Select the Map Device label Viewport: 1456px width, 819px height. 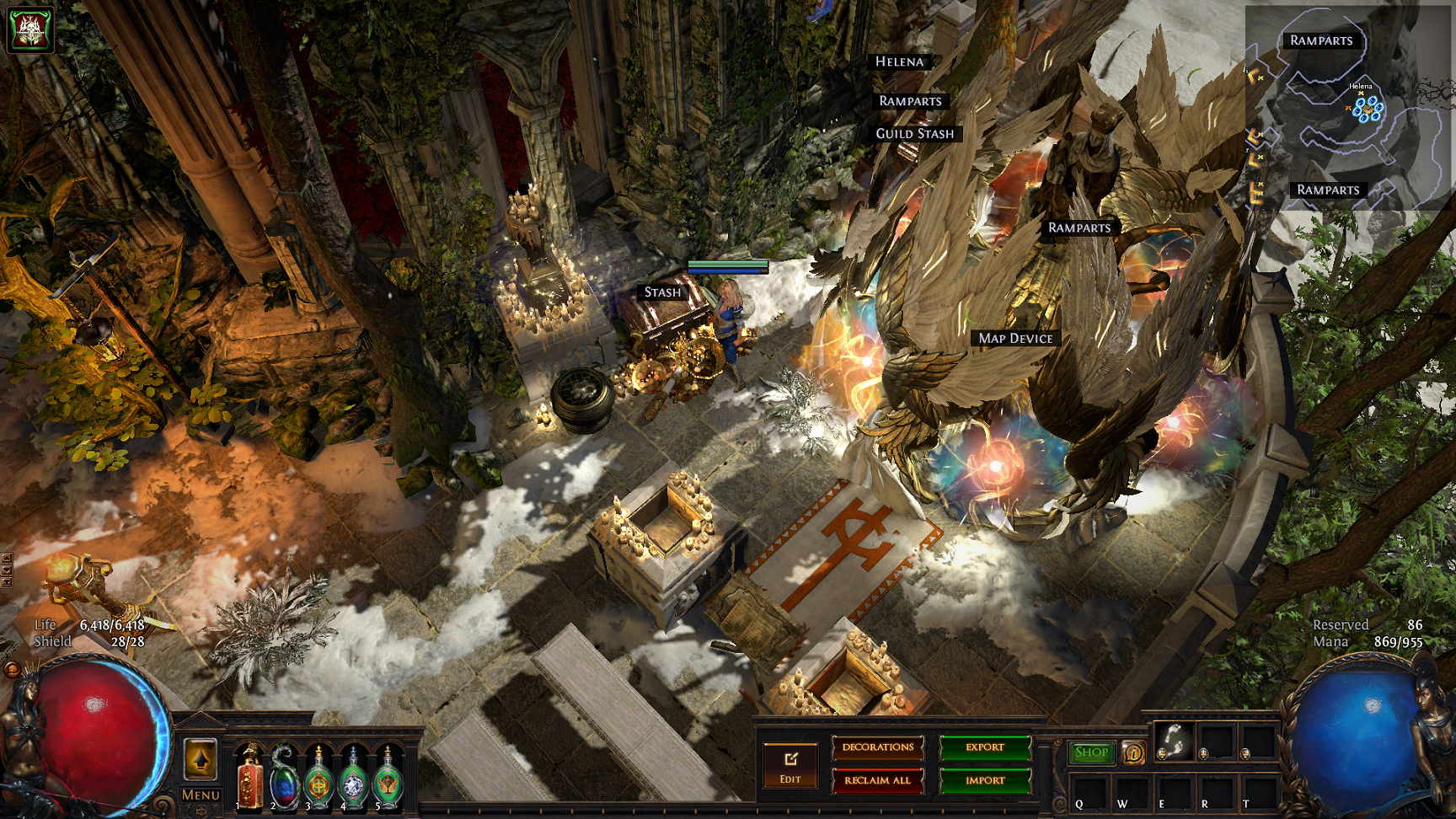(x=1015, y=339)
